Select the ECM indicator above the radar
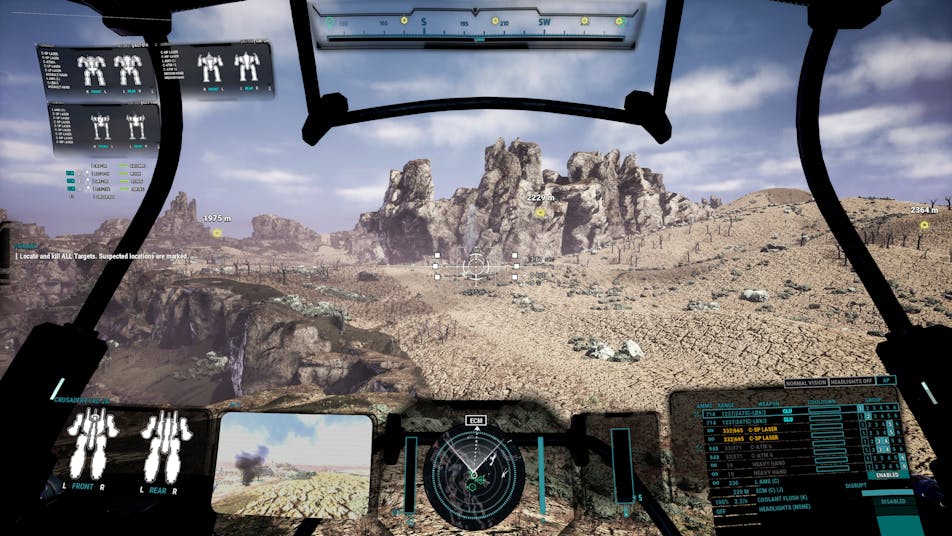 pyautogui.click(x=475, y=422)
